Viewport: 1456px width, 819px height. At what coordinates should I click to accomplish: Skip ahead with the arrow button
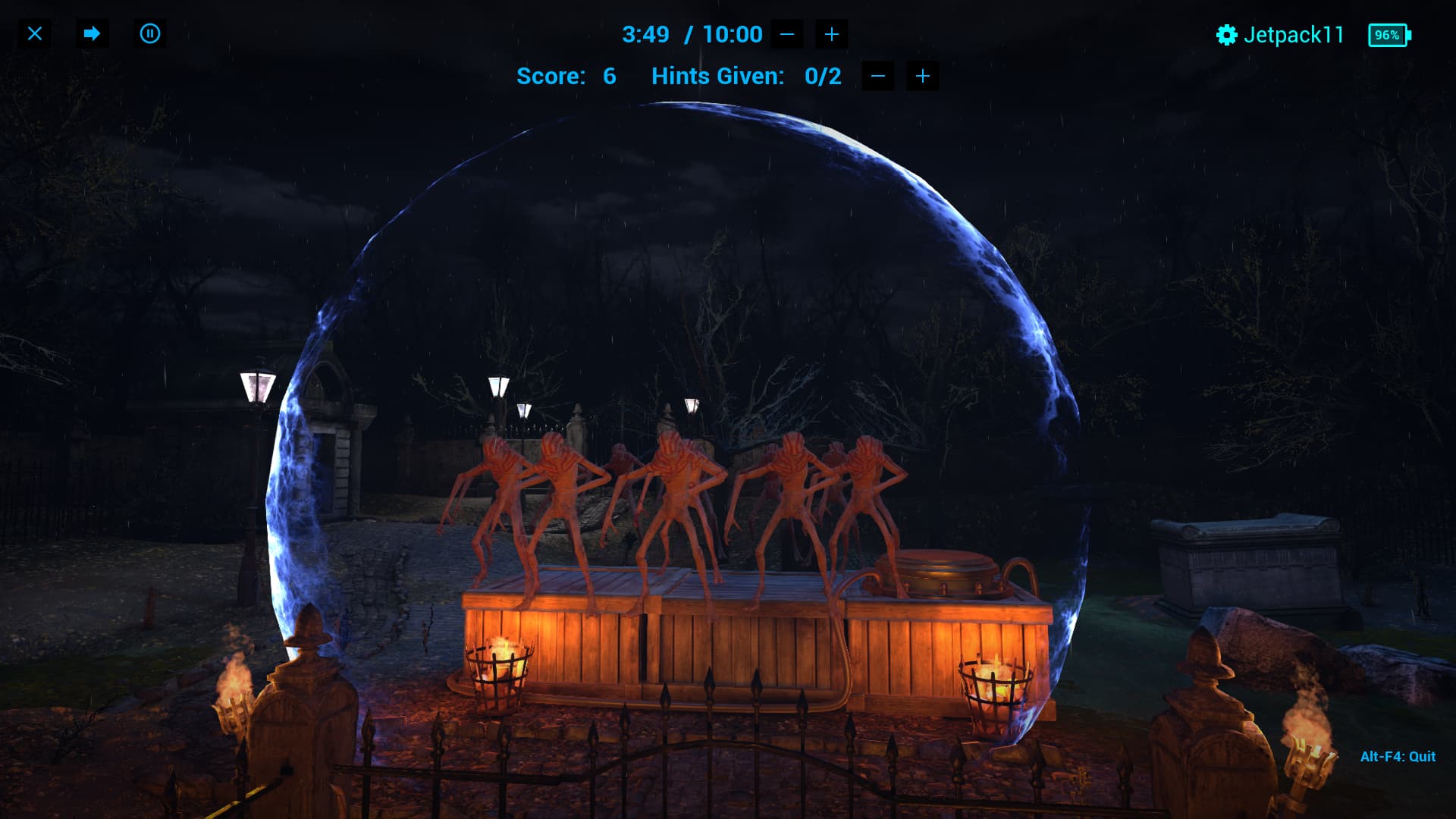coord(92,34)
